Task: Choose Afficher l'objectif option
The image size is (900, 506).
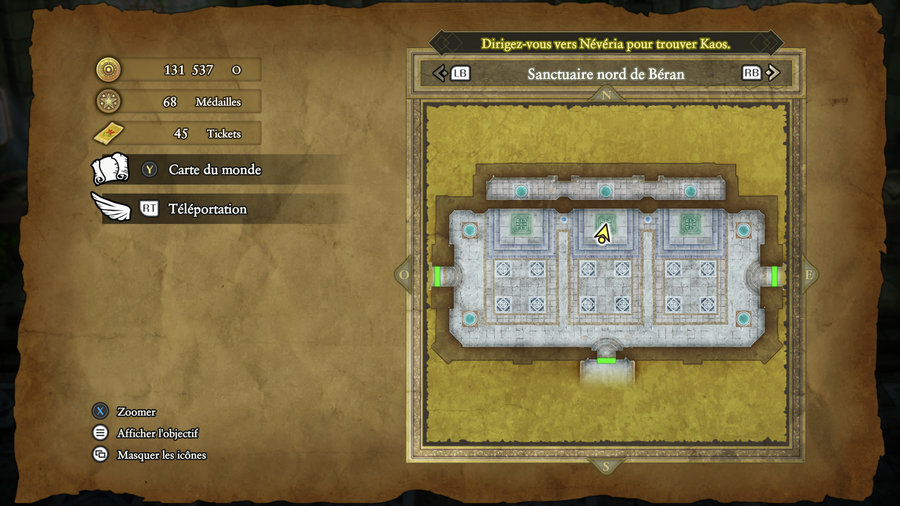Action: (x=157, y=433)
